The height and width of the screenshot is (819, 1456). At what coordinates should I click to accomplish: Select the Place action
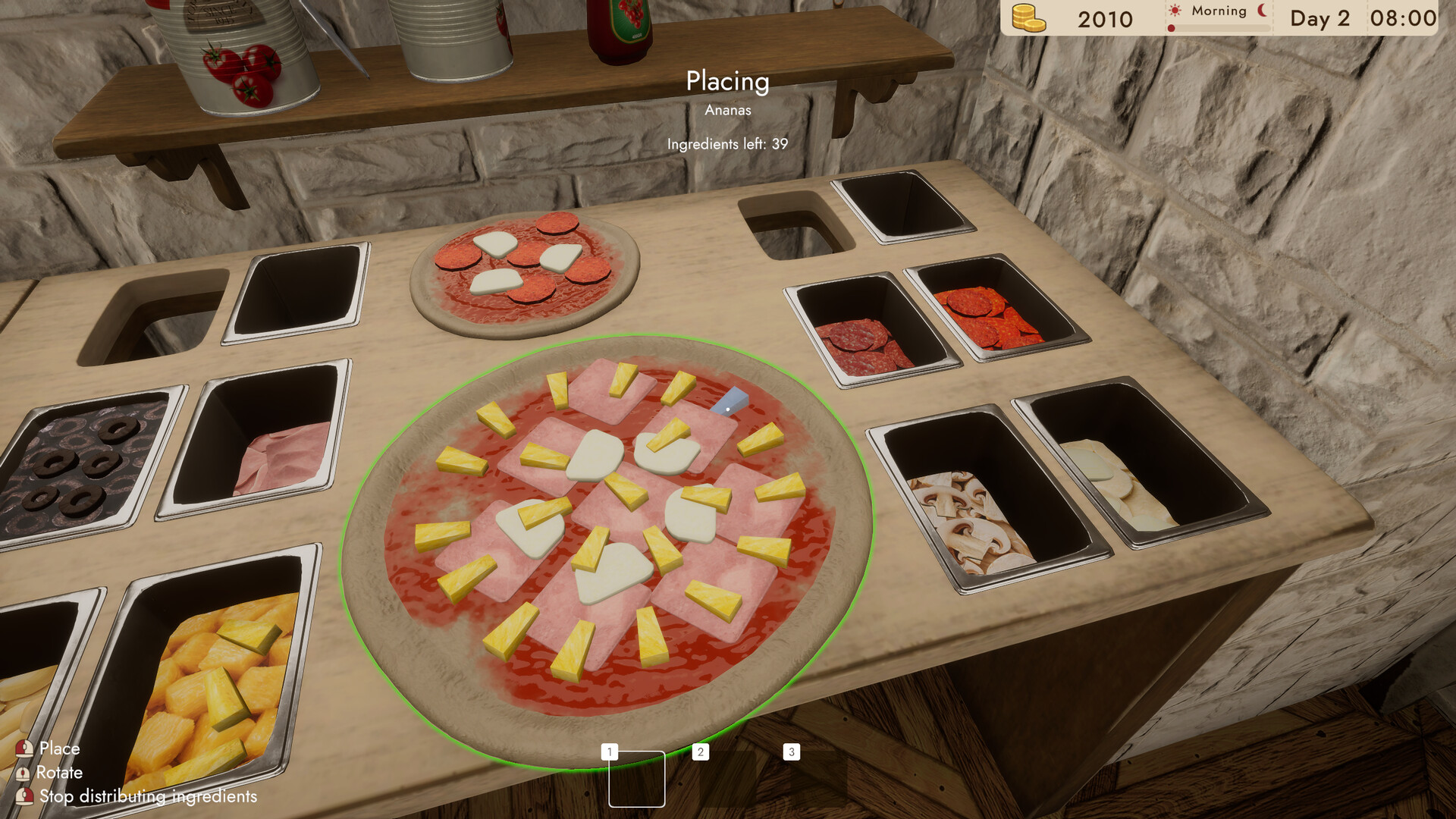point(61,748)
